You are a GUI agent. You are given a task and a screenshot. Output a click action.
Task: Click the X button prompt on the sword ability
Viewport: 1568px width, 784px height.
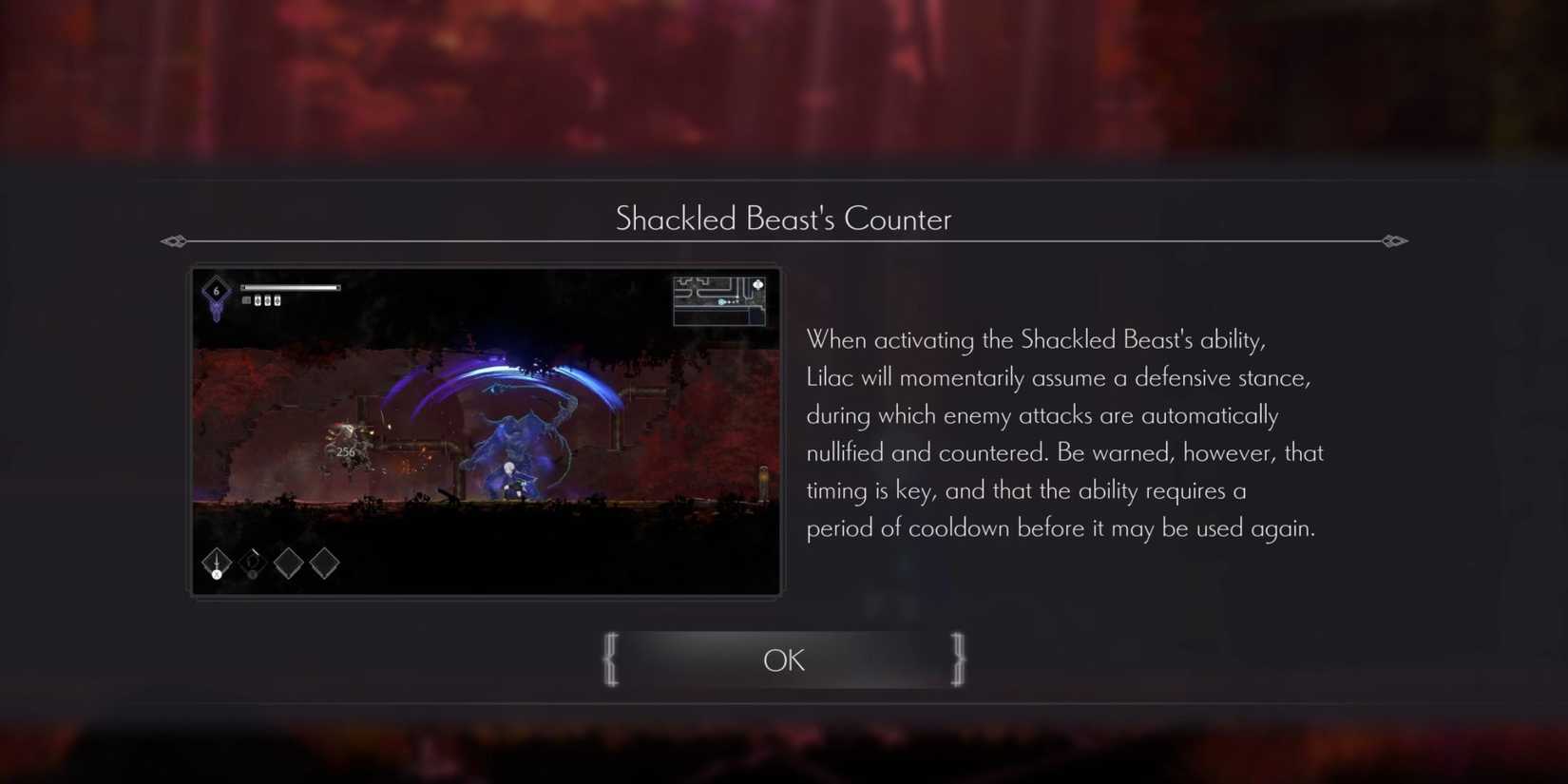pos(216,574)
